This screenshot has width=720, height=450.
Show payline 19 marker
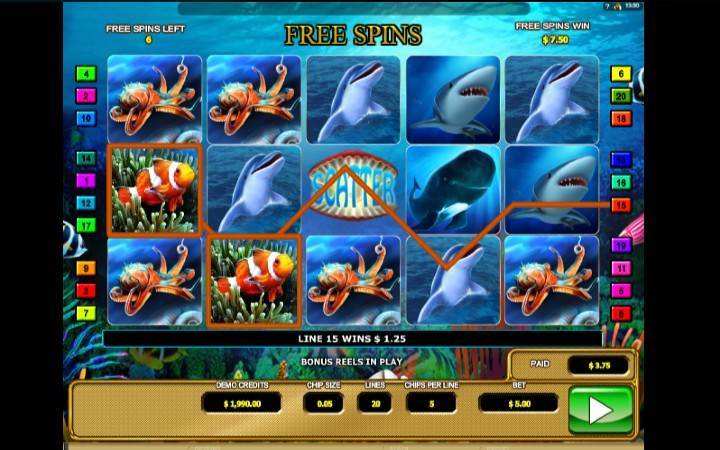tap(621, 246)
